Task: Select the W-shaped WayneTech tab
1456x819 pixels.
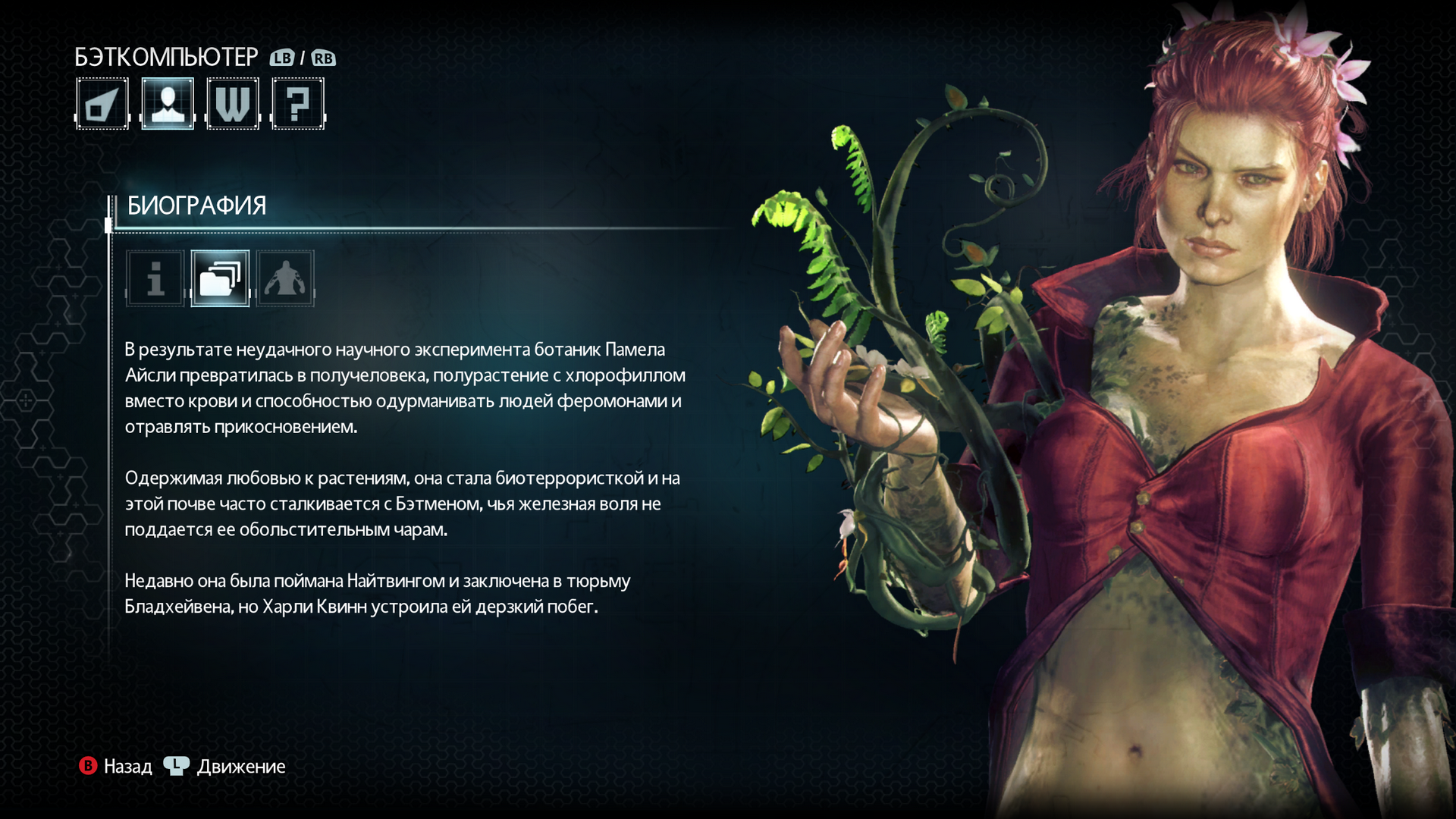Action: [233, 104]
